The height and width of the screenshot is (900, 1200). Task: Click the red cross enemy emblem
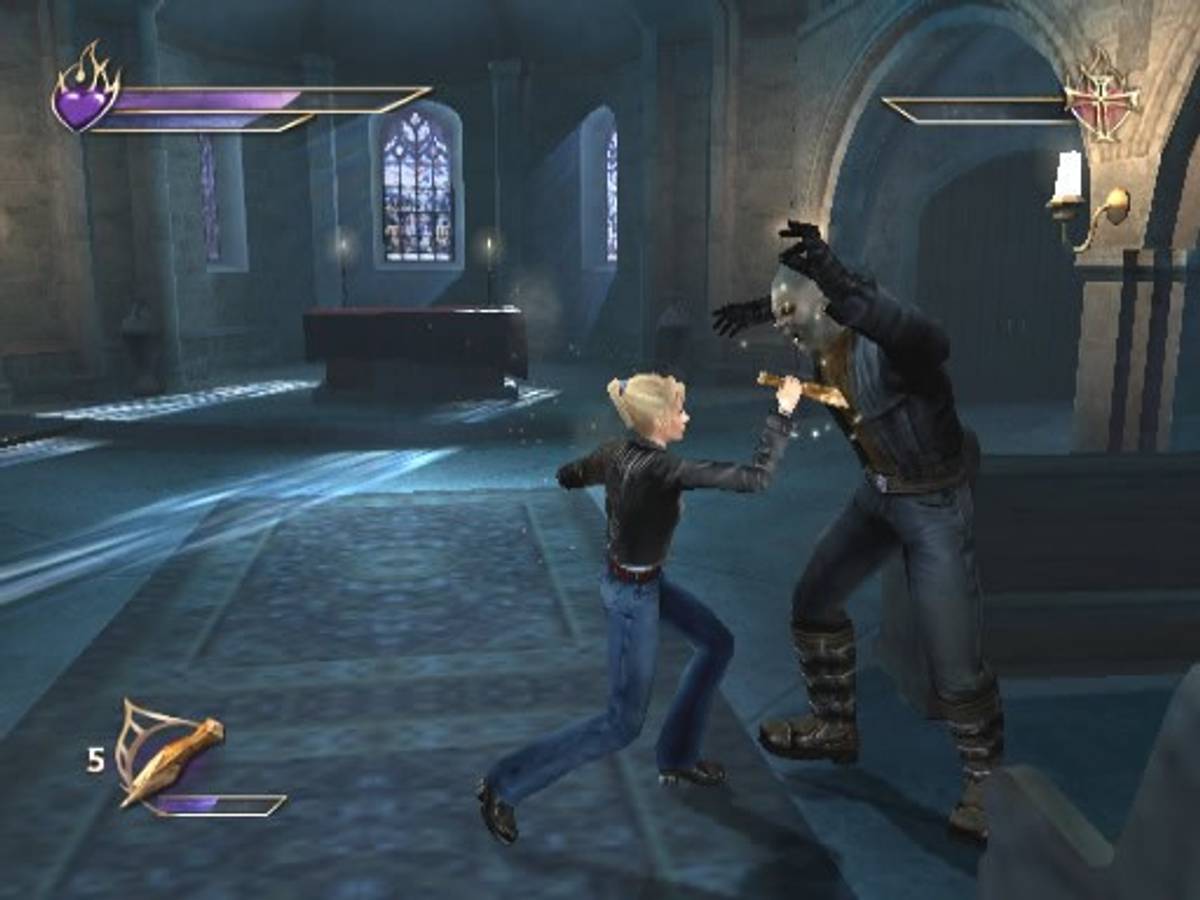click(1102, 98)
